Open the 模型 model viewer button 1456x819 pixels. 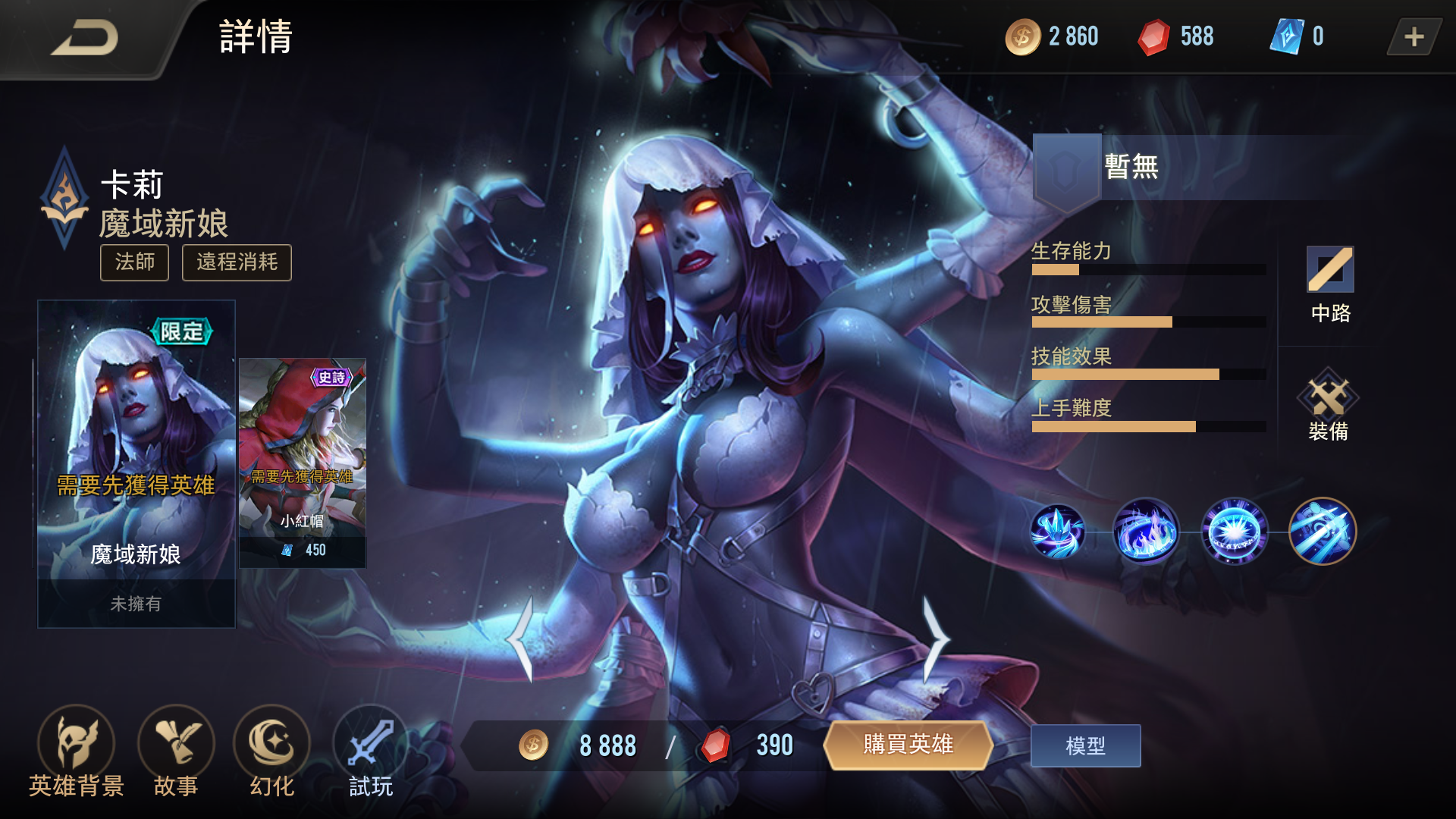pyautogui.click(x=1085, y=745)
